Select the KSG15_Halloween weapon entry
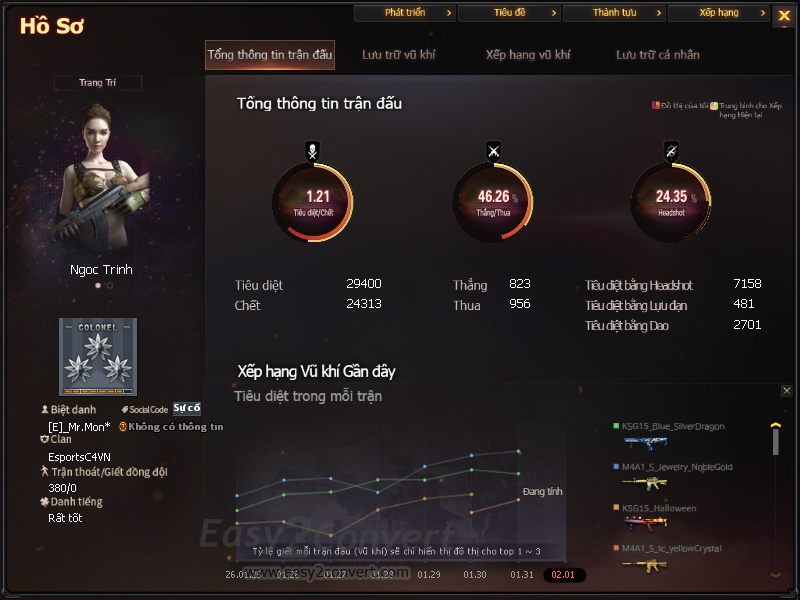The image size is (800, 600). pos(658,508)
